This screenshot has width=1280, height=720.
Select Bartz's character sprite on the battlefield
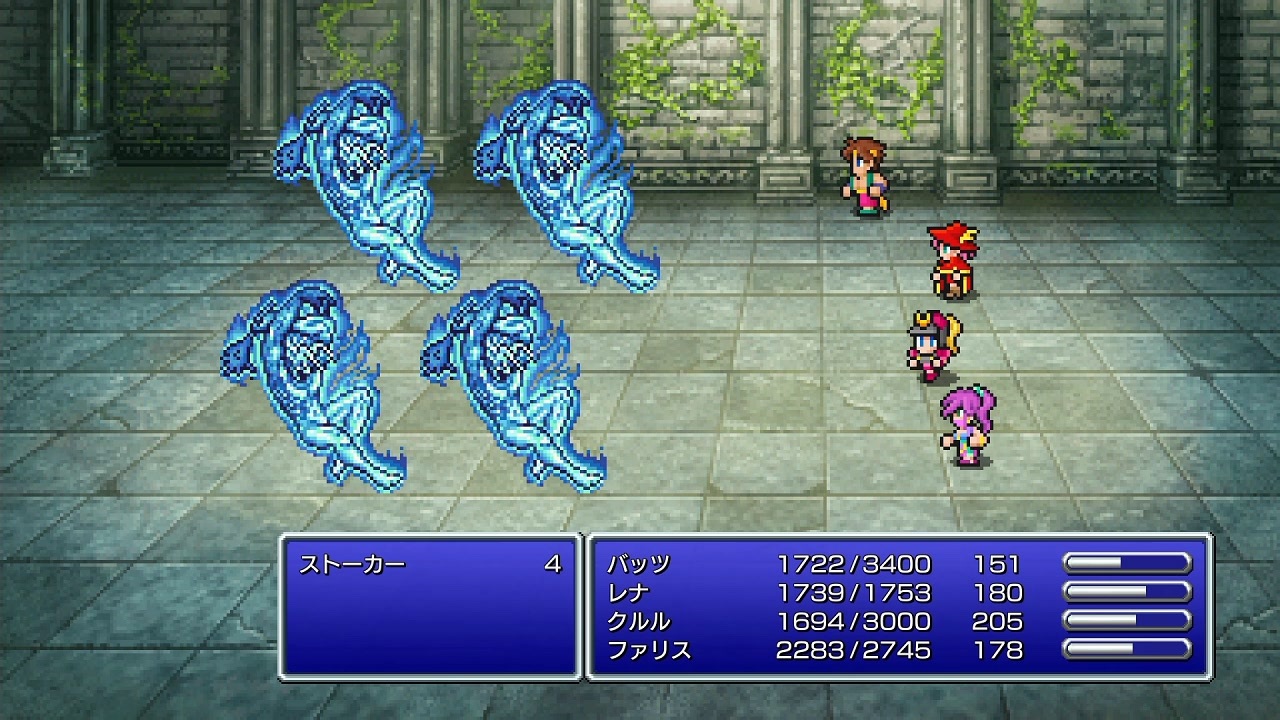coord(865,175)
